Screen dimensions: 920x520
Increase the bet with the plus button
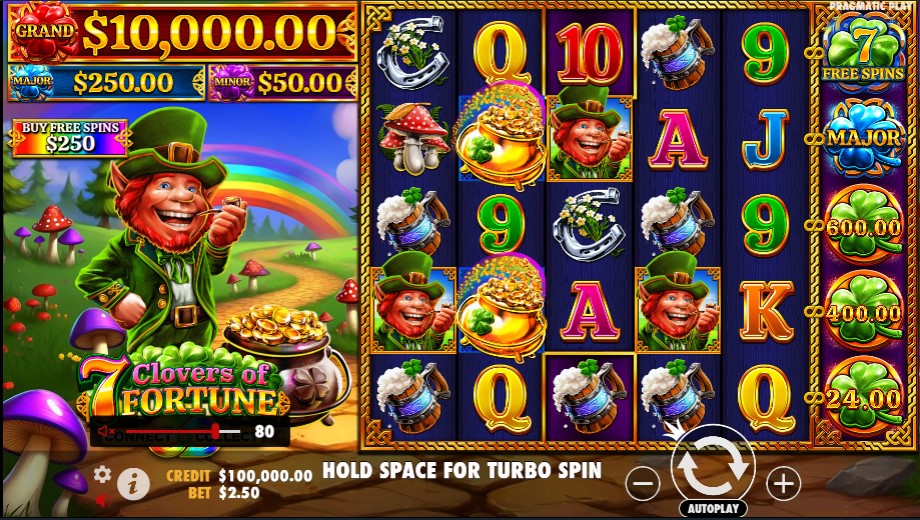(x=783, y=484)
